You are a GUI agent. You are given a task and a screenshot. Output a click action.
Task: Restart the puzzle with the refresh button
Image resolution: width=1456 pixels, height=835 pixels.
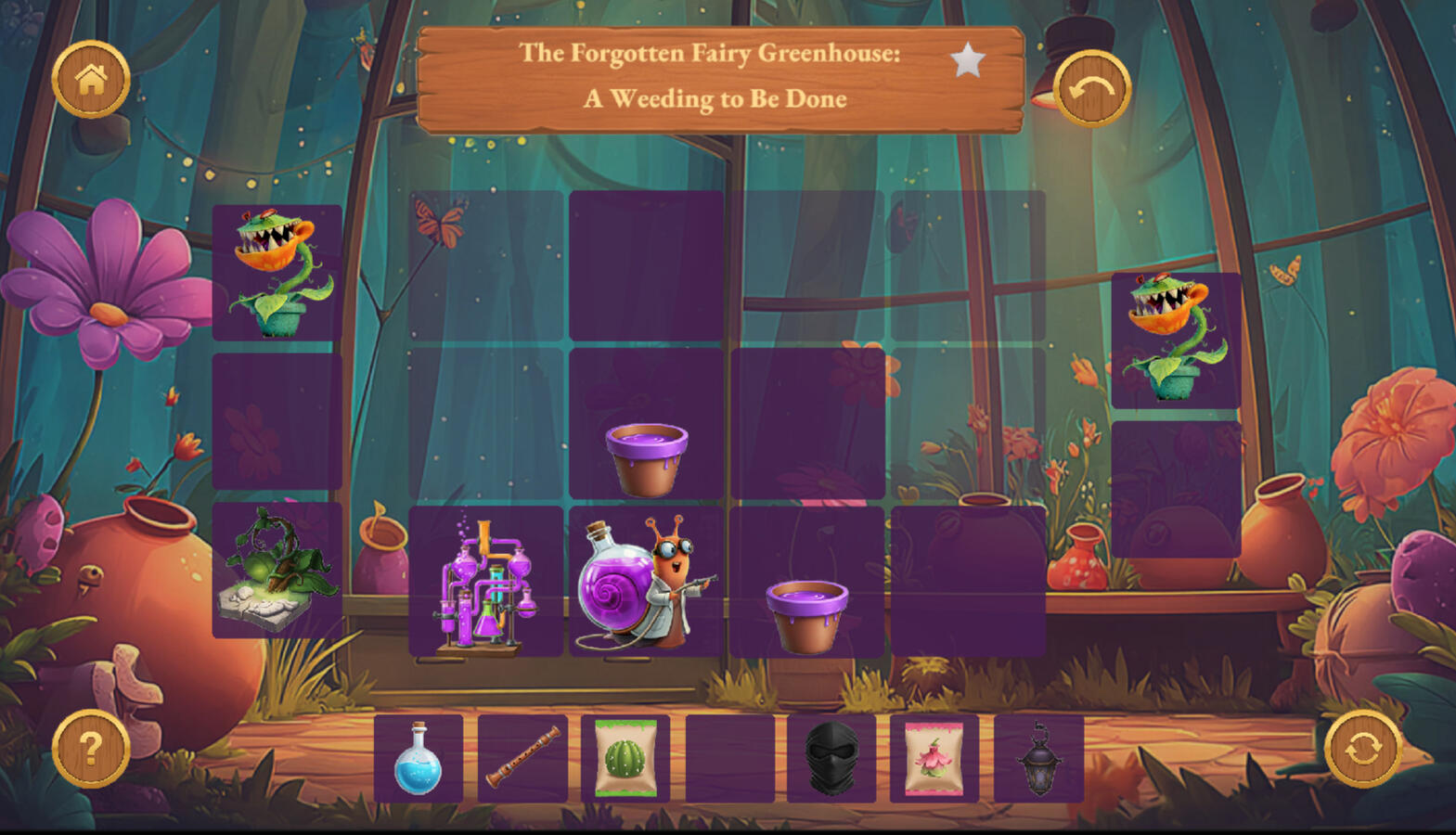point(1362,749)
